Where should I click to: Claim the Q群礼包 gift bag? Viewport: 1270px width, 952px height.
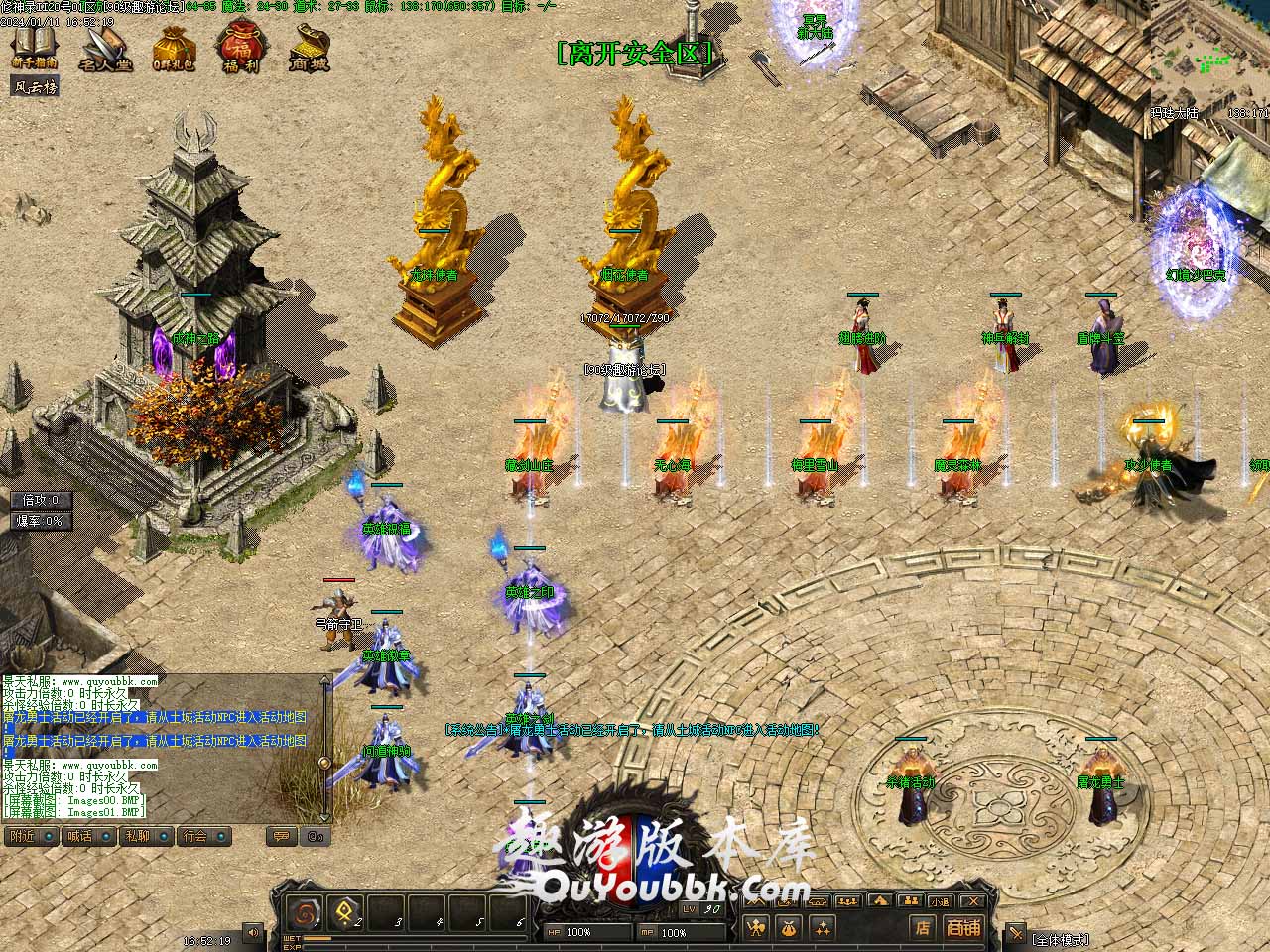coord(174,47)
